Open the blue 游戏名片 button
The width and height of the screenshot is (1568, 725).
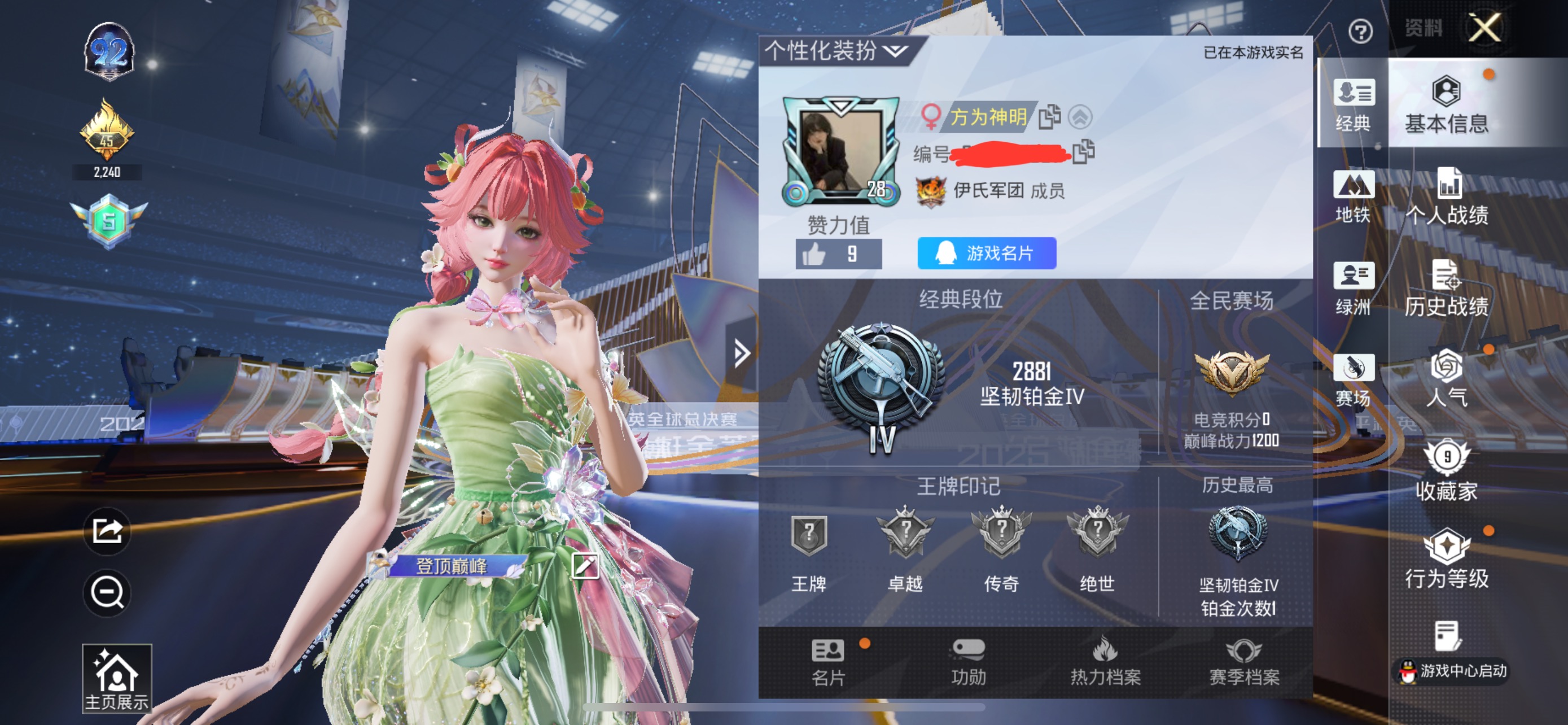[x=986, y=252]
